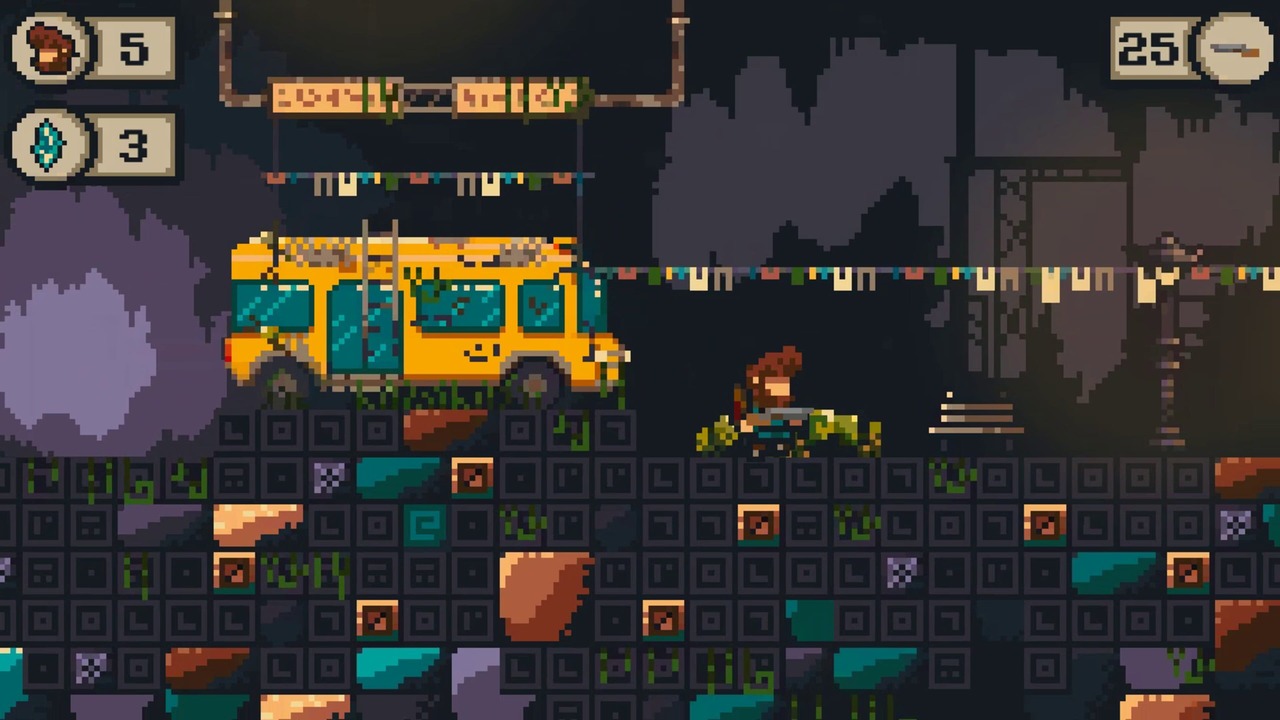The height and width of the screenshot is (720, 1280).
Task: Click the hanging wooden village sign
Action: (430, 95)
